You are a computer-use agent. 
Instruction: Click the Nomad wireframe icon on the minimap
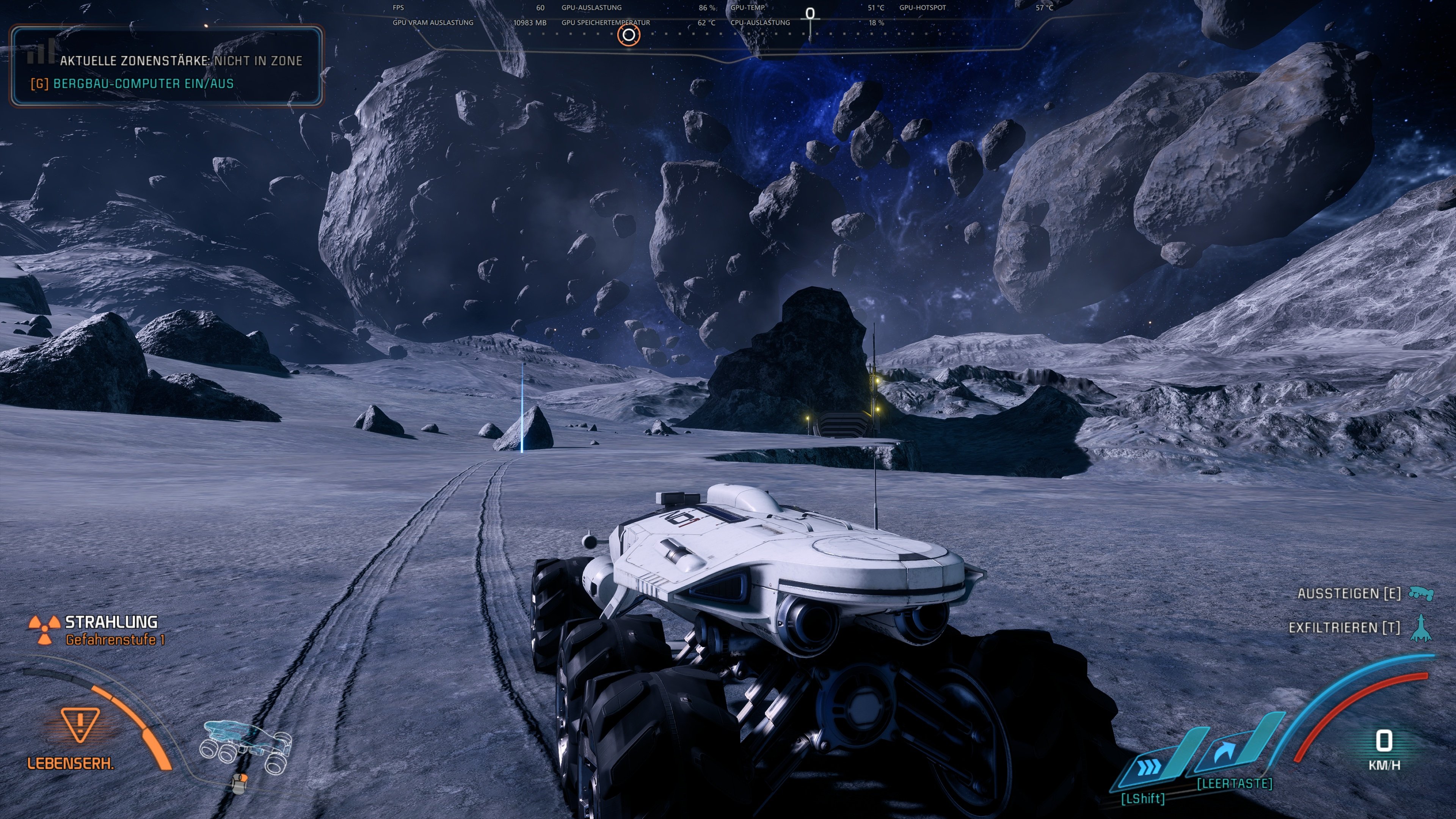[244, 742]
